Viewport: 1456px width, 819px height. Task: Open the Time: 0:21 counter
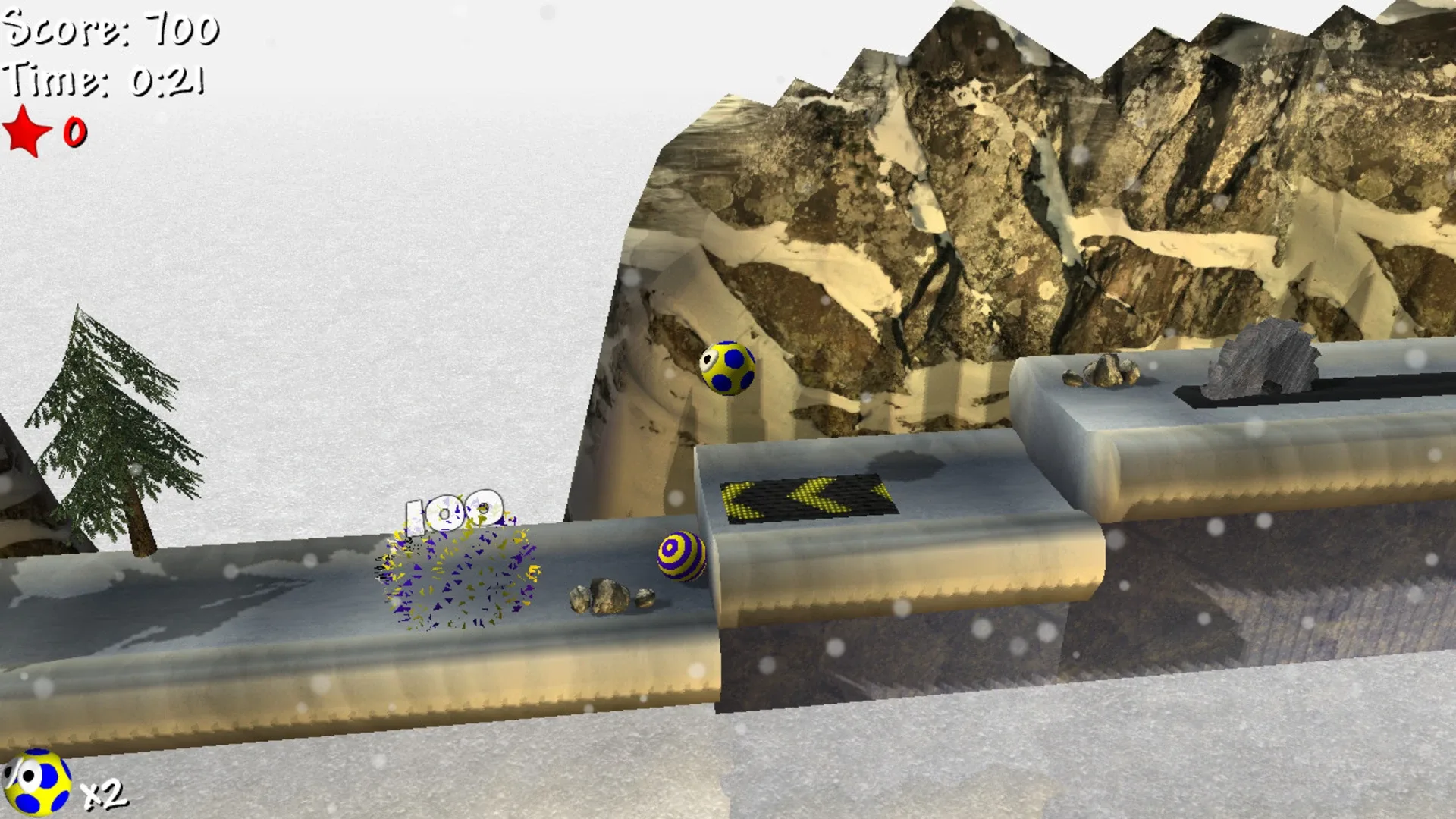pyautogui.click(x=102, y=83)
